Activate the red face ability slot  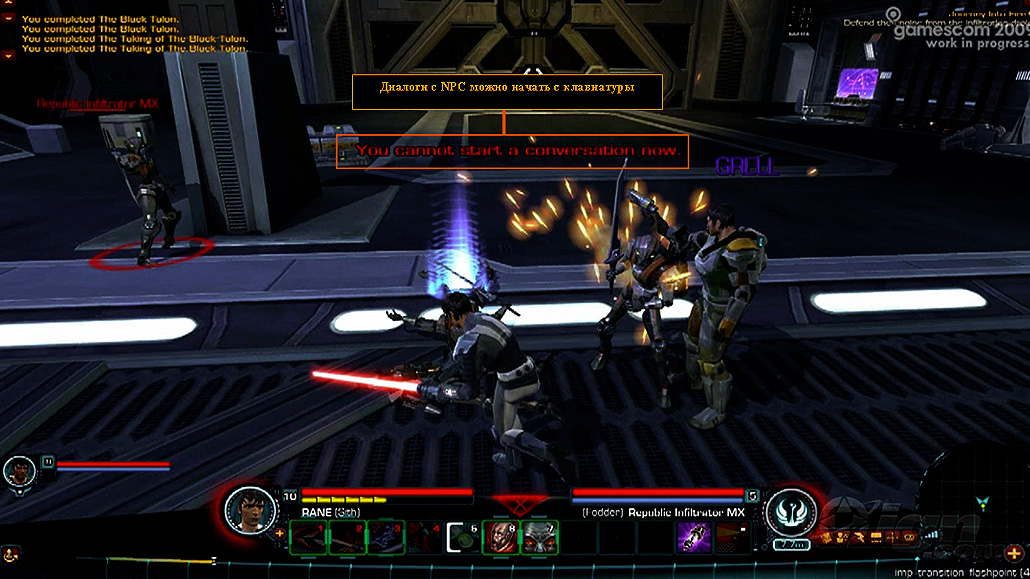(x=498, y=537)
